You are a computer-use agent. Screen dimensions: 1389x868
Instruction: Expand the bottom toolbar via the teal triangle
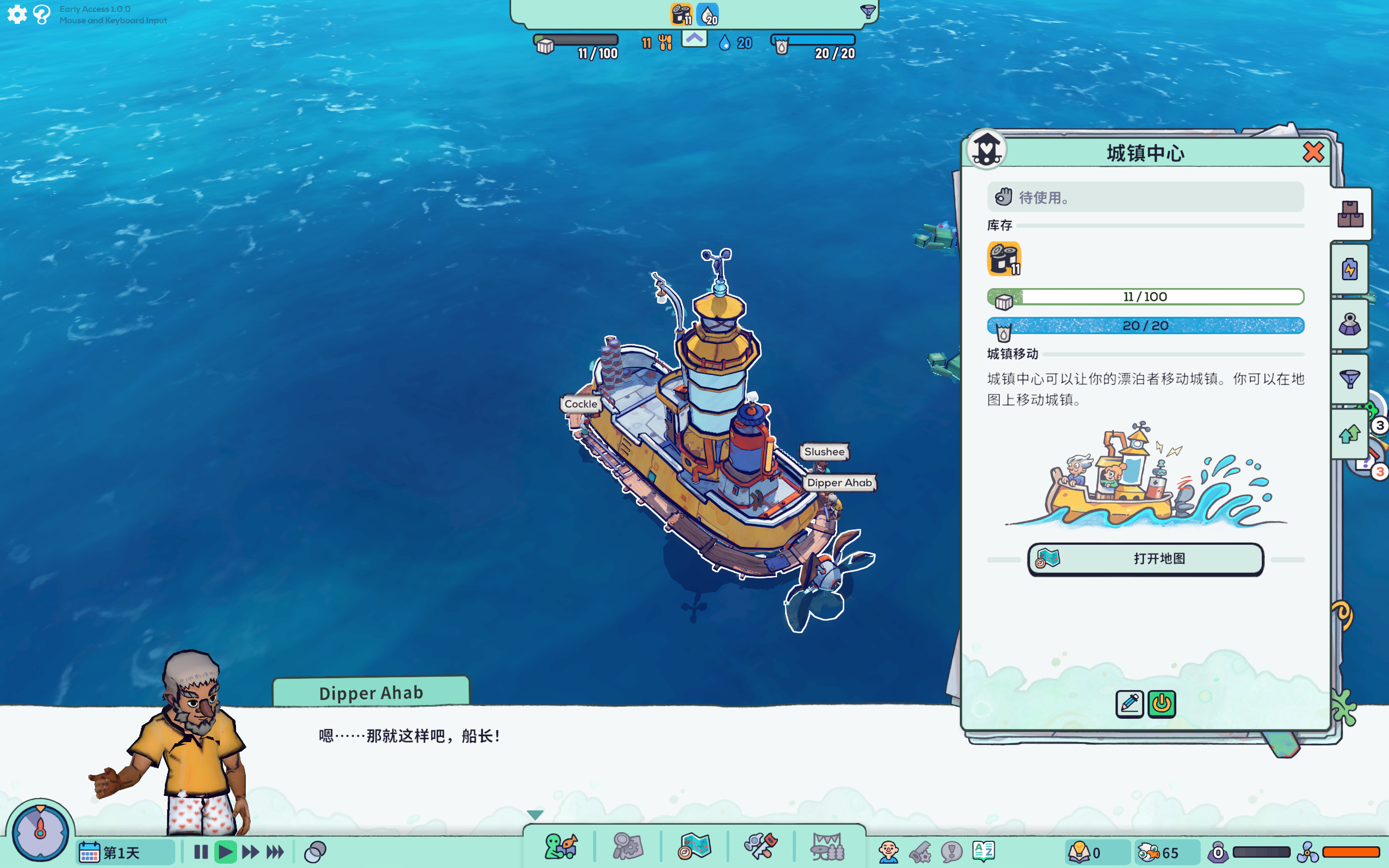click(535, 814)
